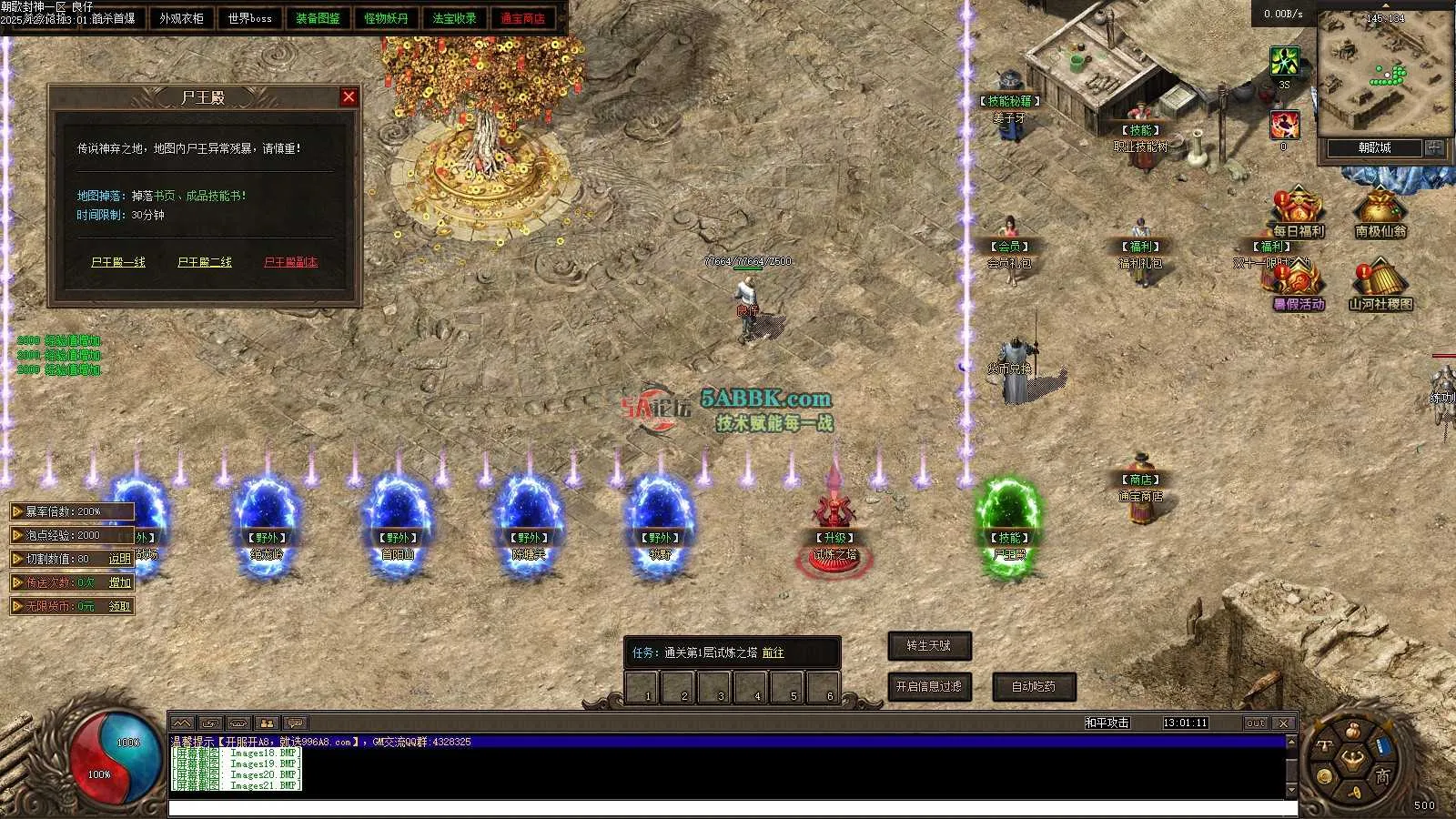Image resolution: width=1456 pixels, height=819 pixels.
Task: Open the 转生天赋 talent button
Action: tap(929, 646)
